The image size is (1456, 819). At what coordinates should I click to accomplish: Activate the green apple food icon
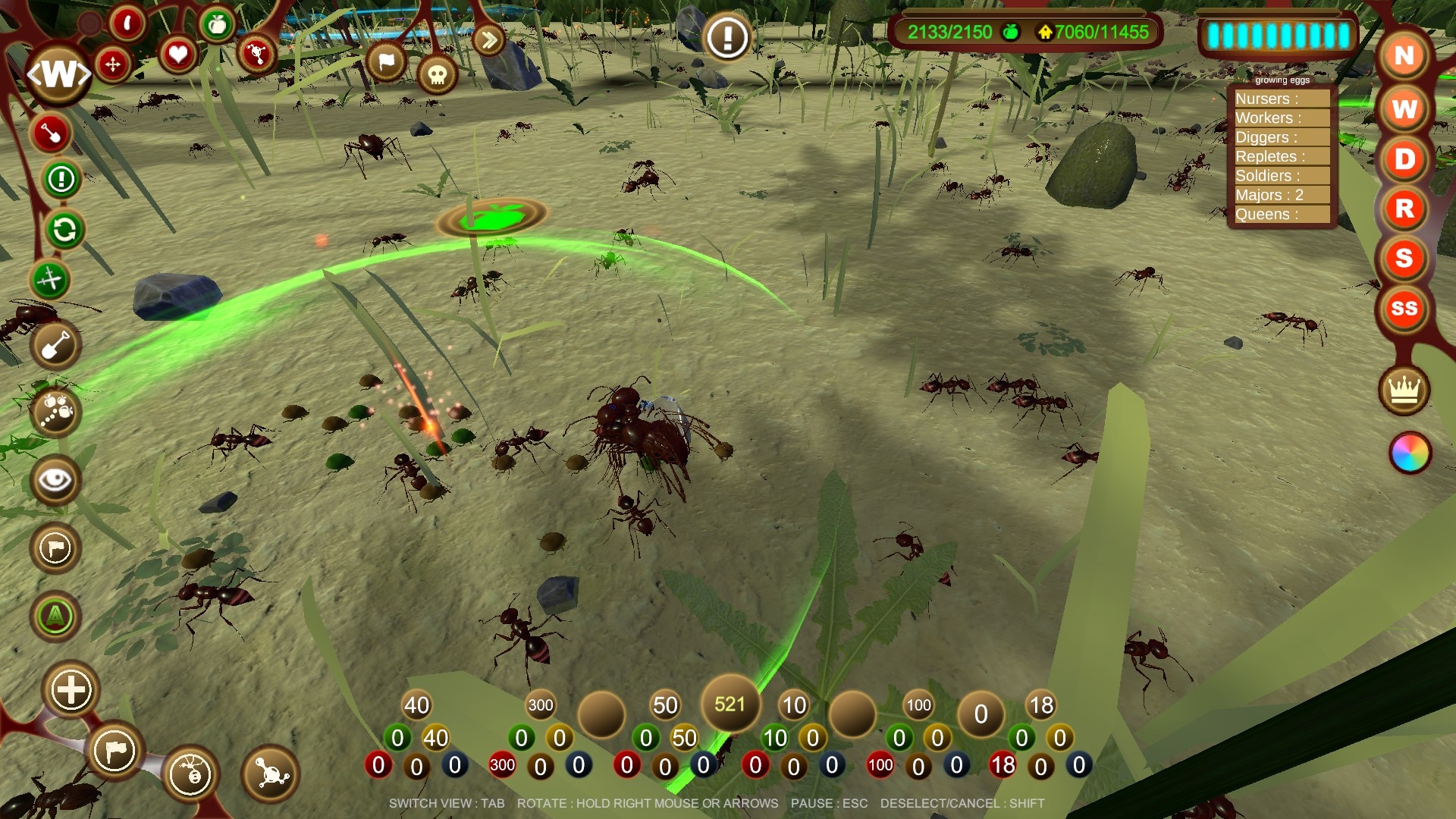point(217,26)
